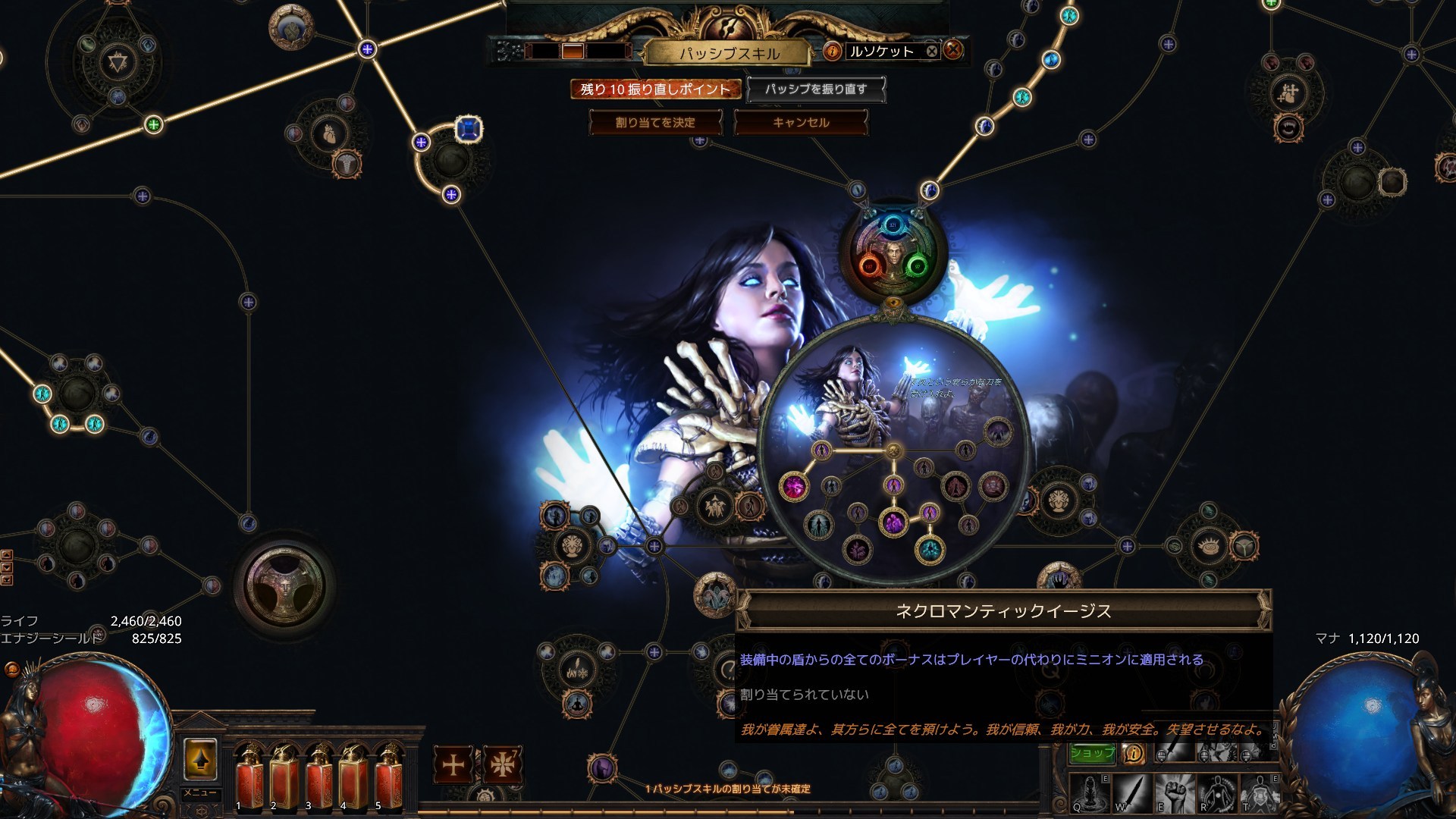
Task: Open the info icon beside the search box
Action: [833, 51]
